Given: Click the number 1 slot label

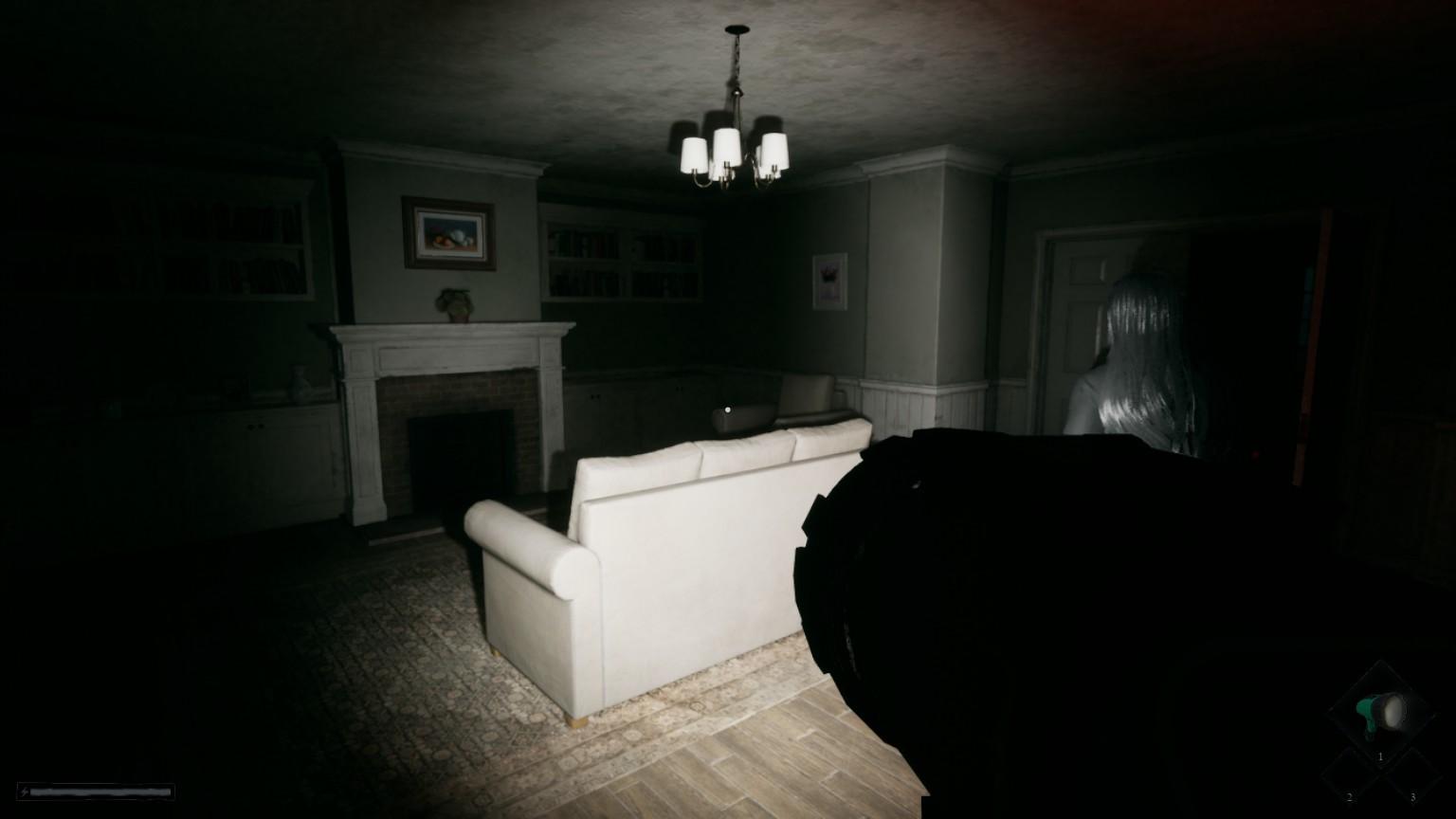Looking at the screenshot, I should tap(1380, 756).
